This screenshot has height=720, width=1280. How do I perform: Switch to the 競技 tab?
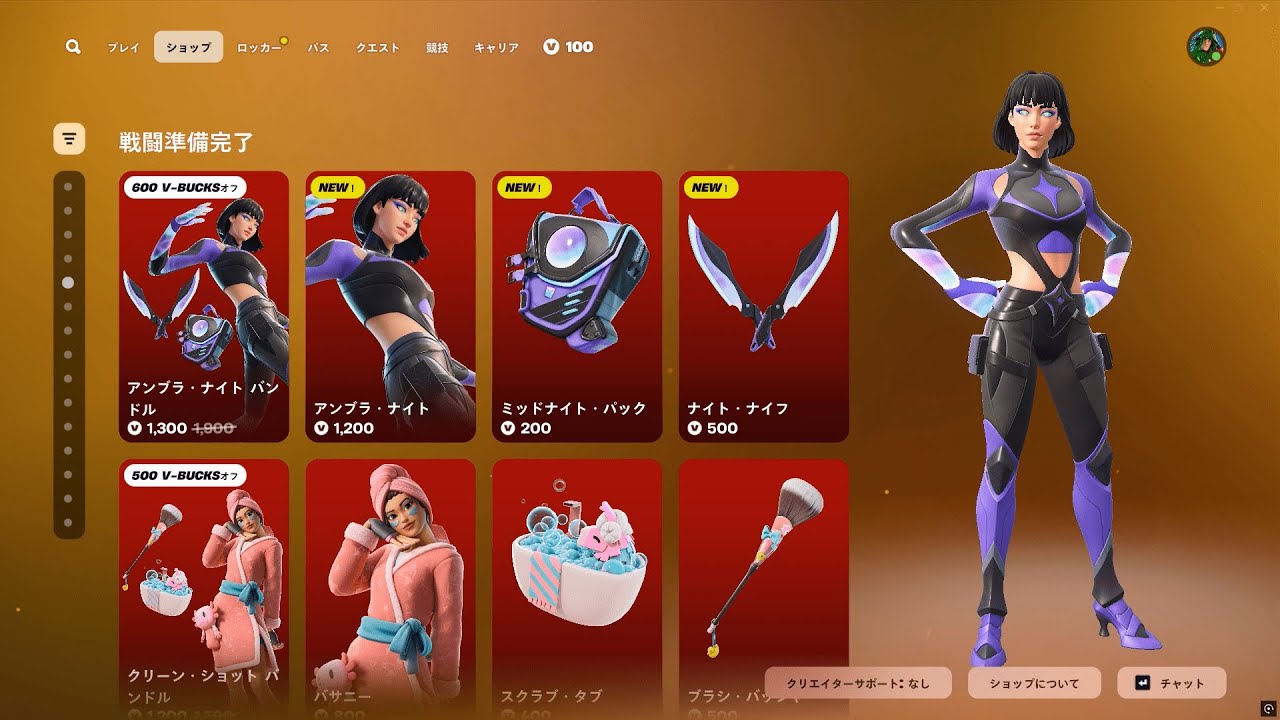[x=437, y=47]
